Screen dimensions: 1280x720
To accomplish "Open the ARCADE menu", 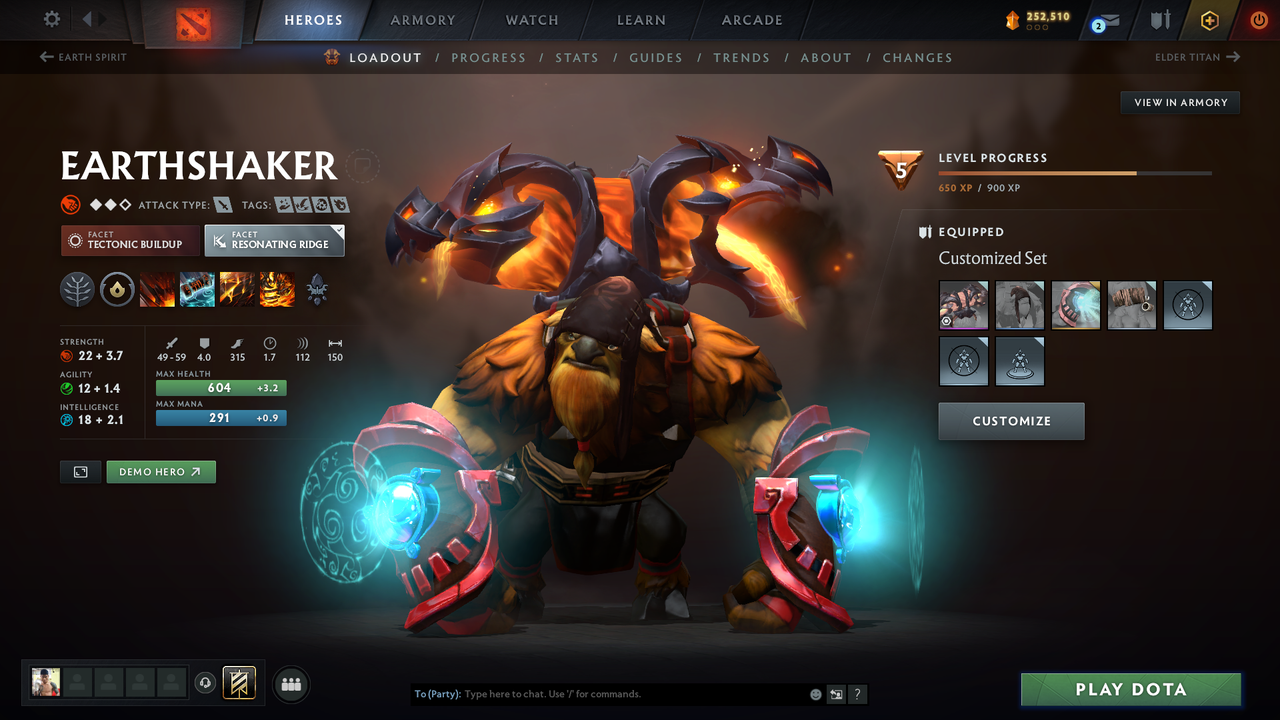I will tap(751, 20).
